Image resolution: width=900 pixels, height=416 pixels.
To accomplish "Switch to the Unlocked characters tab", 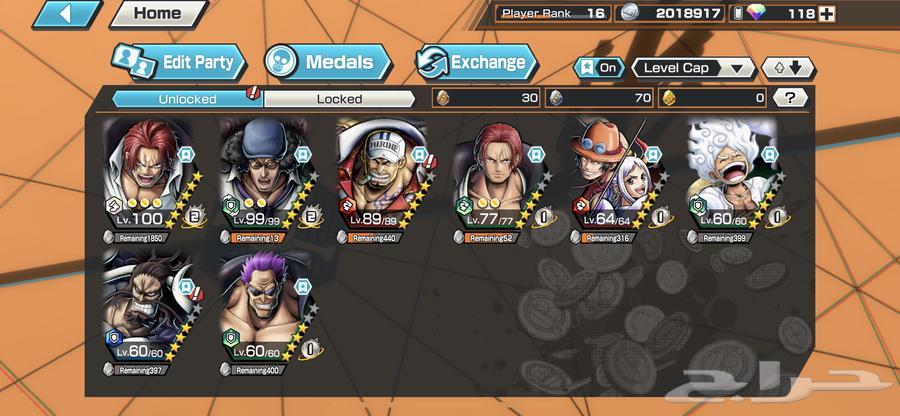I will (x=186, y=98).
